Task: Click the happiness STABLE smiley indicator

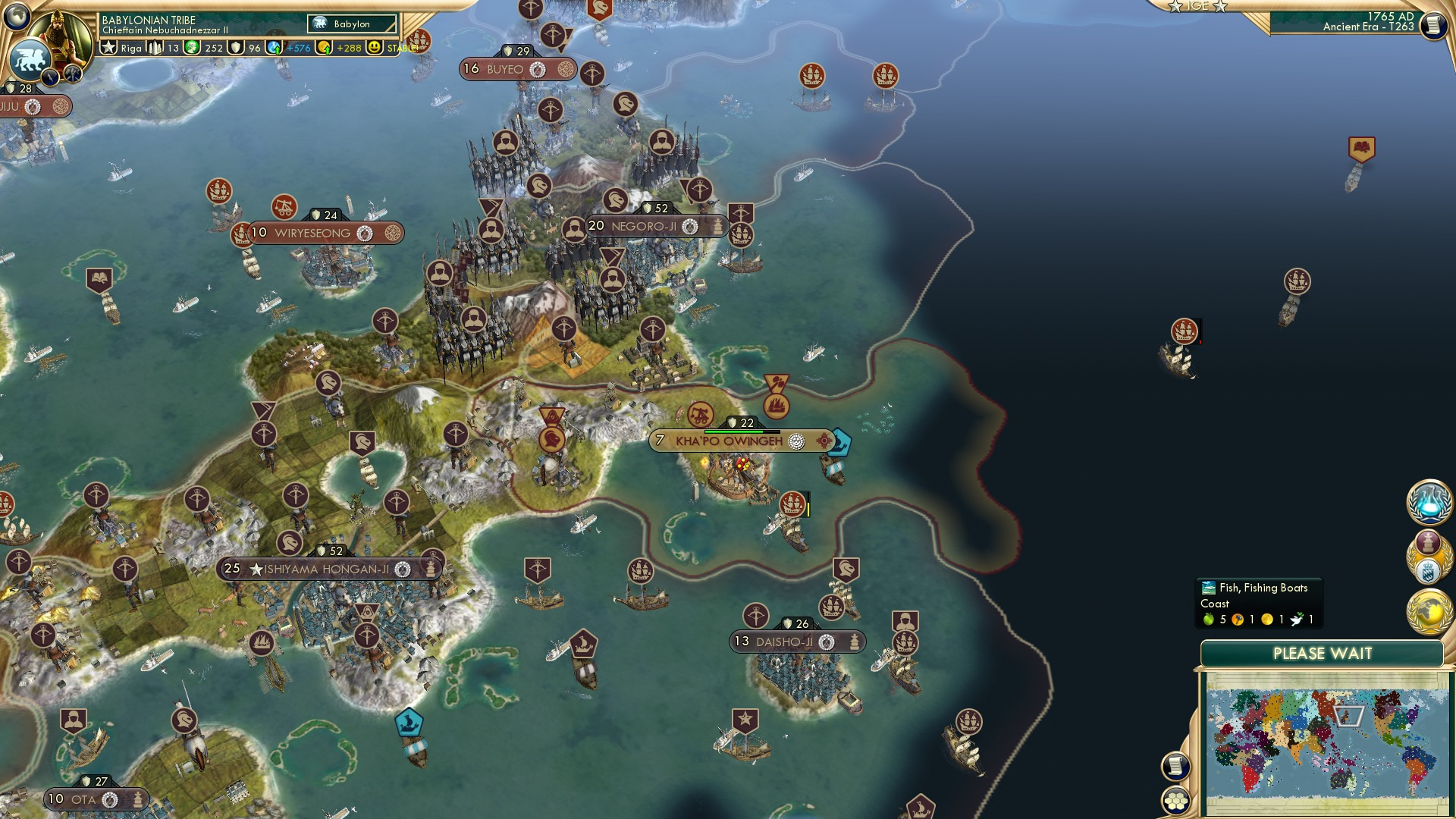Action: (x=374, y=49)
